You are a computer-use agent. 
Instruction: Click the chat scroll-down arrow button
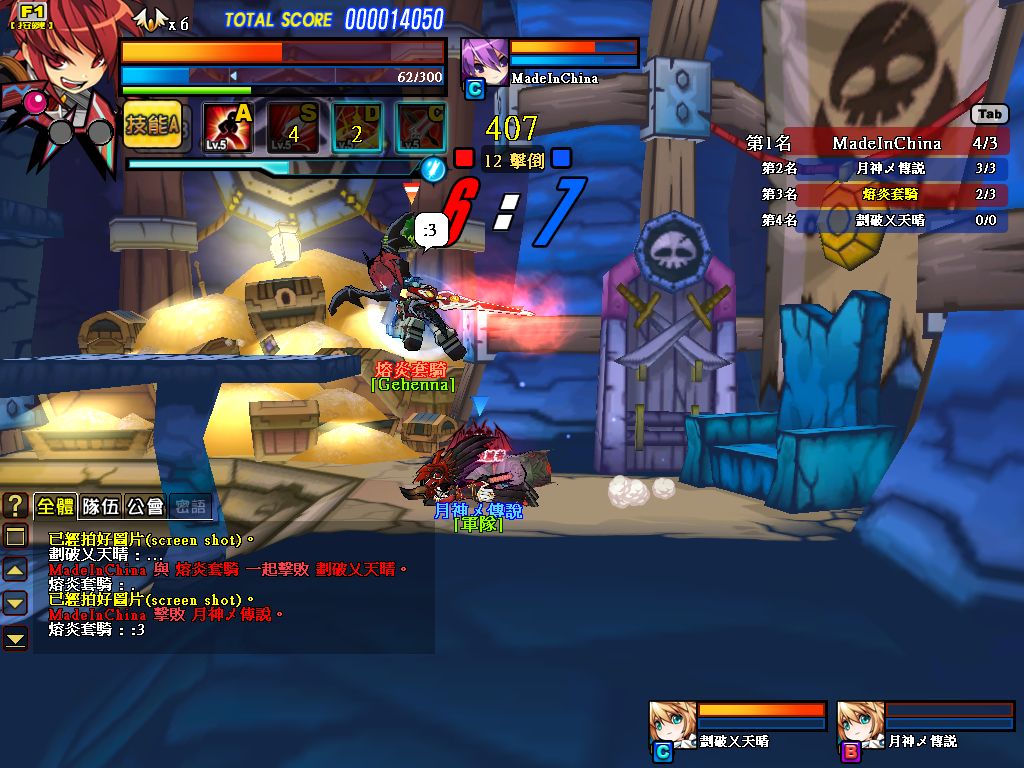click(x=15, y=603)
